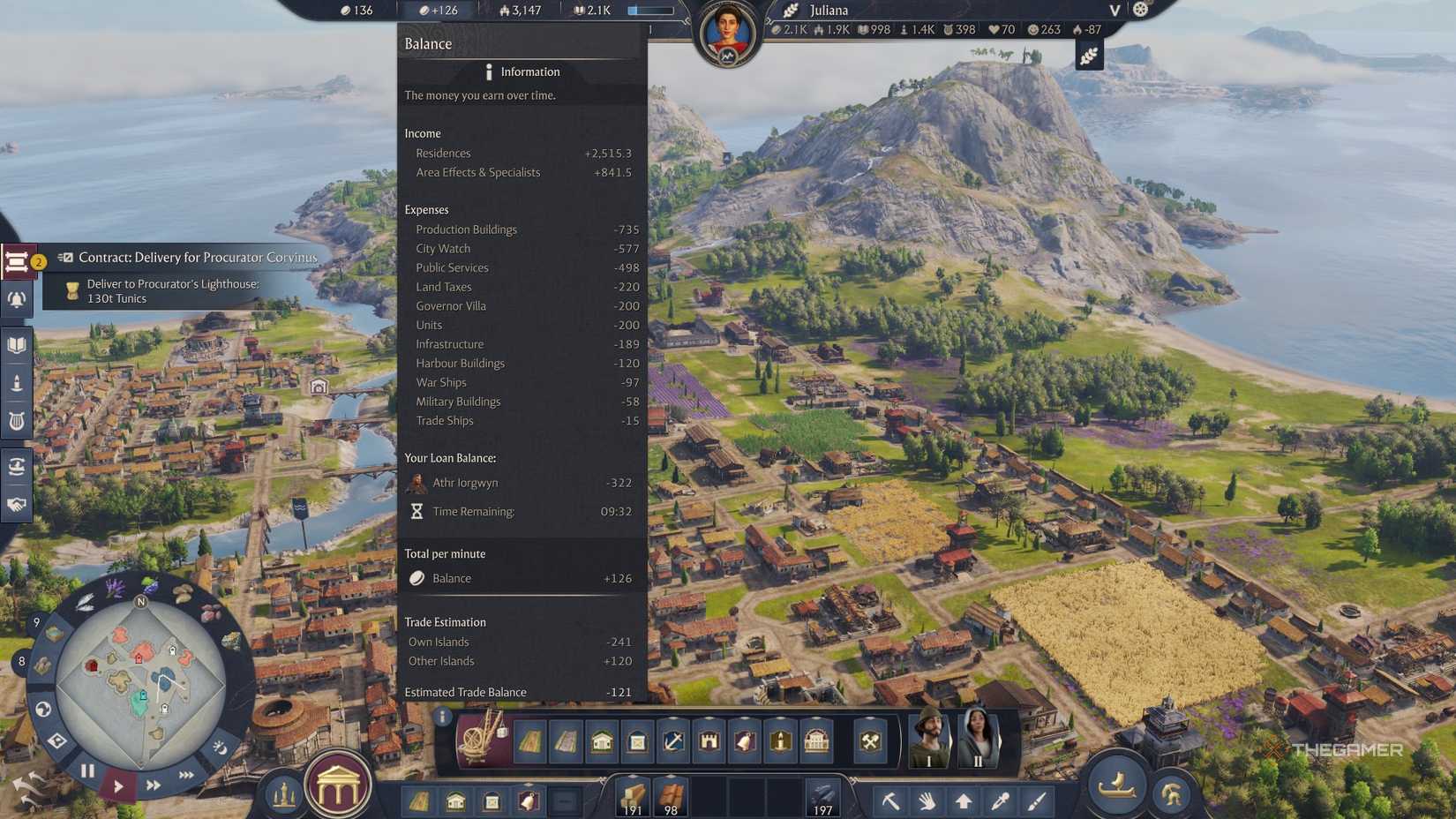Viewport: 1456px width, 819px height.
Task: Open the notifications bell in the sidebar
Action: (x=16, y=300)
